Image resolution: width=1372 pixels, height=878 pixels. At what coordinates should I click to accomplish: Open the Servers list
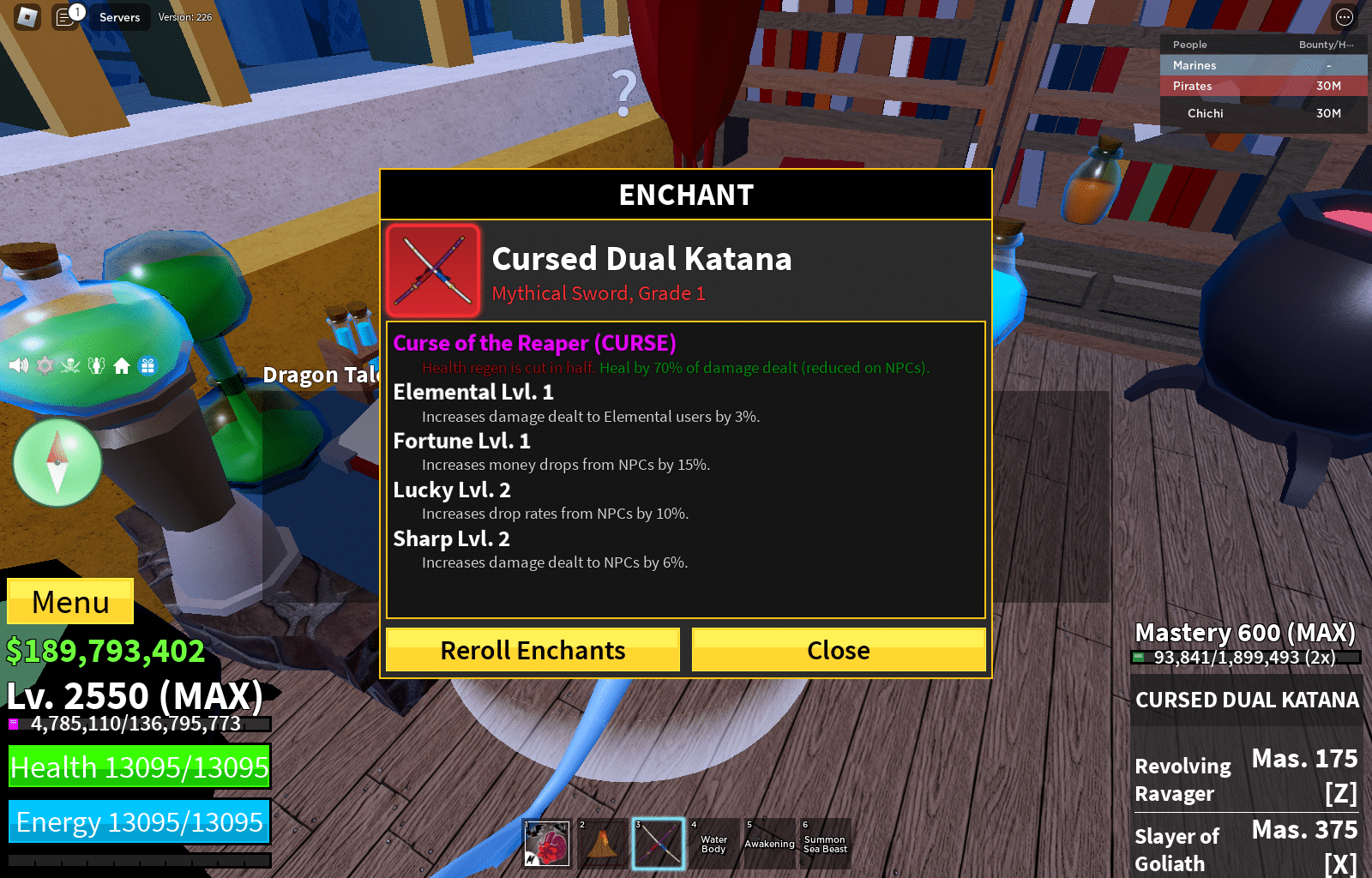pyautogui.click(x=119, y=16)
